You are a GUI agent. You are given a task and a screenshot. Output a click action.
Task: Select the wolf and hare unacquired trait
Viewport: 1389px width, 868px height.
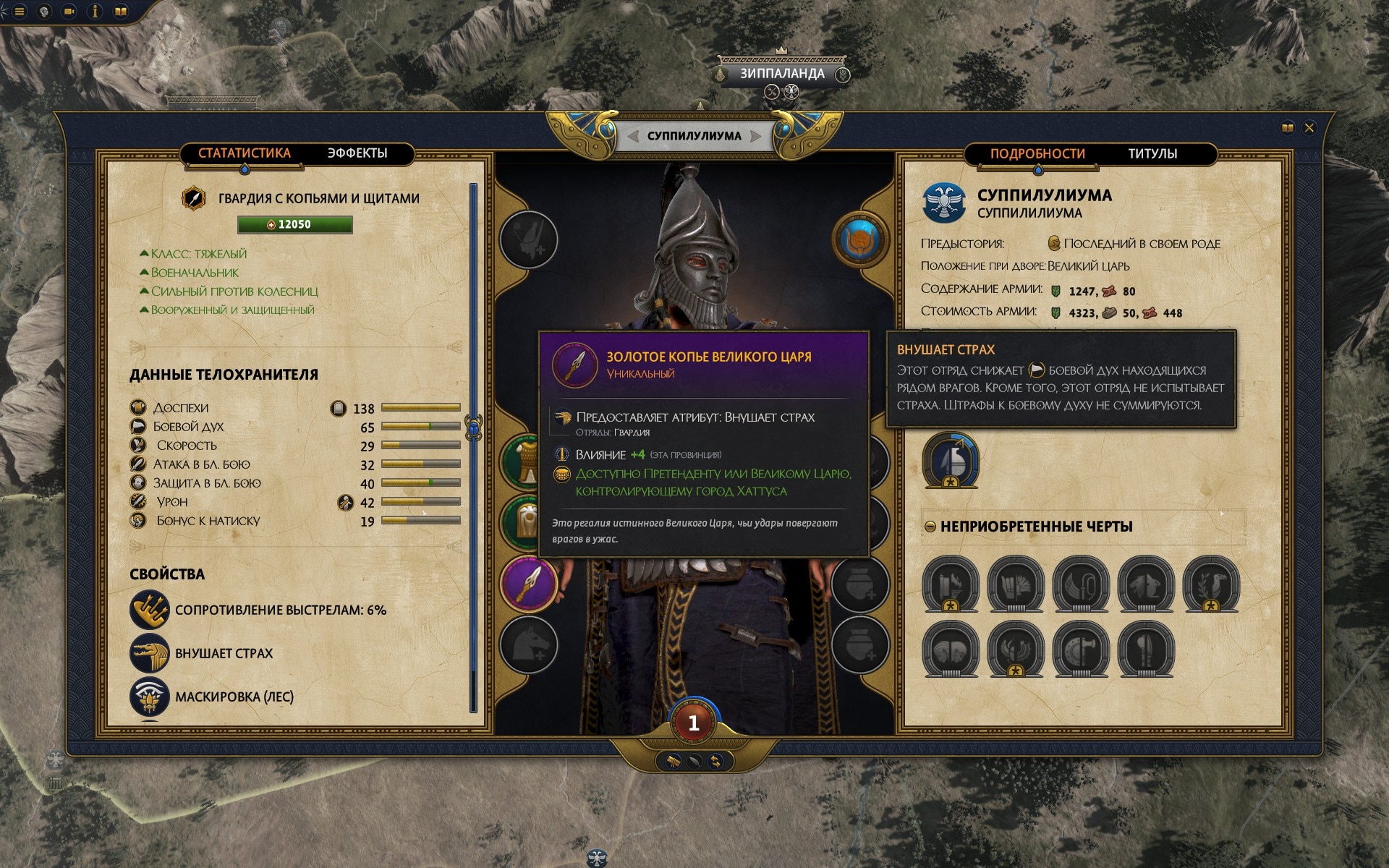(x=1145, y=584)
